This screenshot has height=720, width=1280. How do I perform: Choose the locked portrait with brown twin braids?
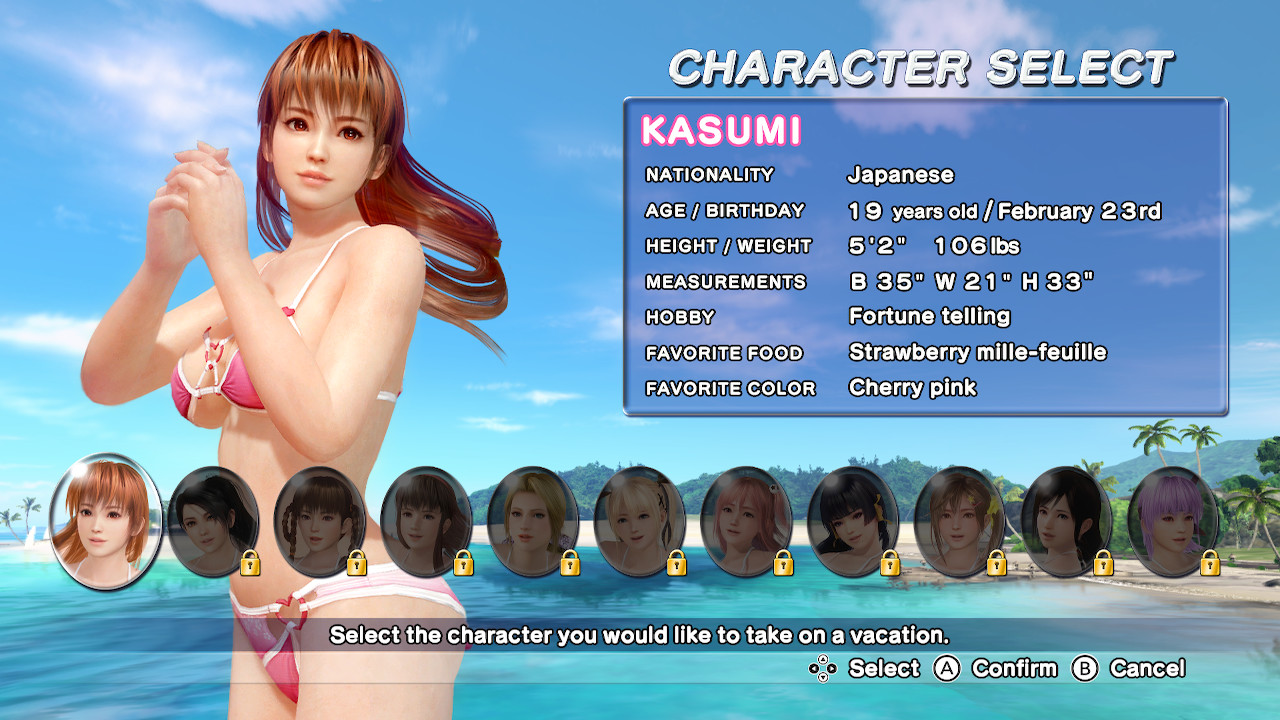(x=320, y=521)
